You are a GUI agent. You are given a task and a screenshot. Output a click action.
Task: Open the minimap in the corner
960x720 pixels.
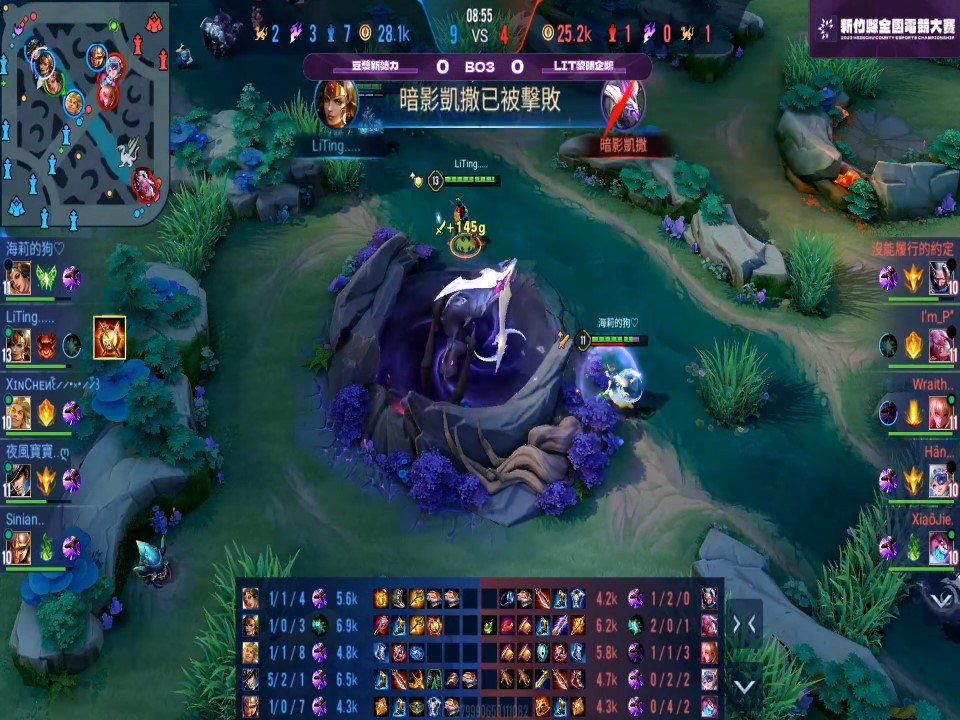(84, 110)
